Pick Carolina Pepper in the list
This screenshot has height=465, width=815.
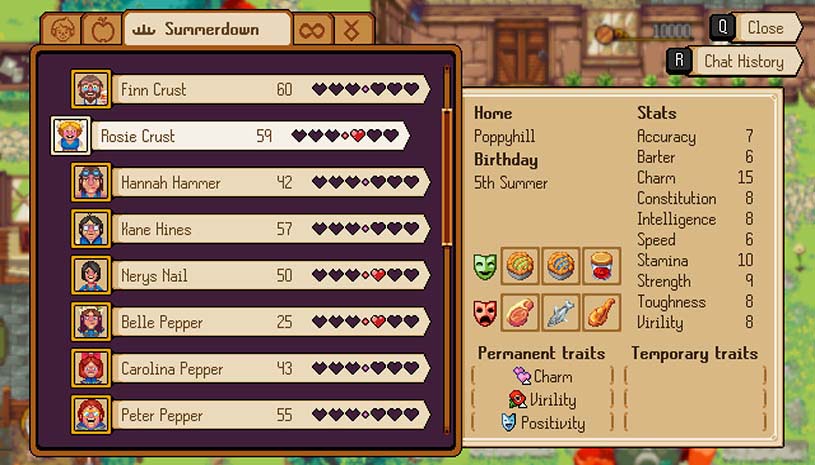tap(250, 369)
